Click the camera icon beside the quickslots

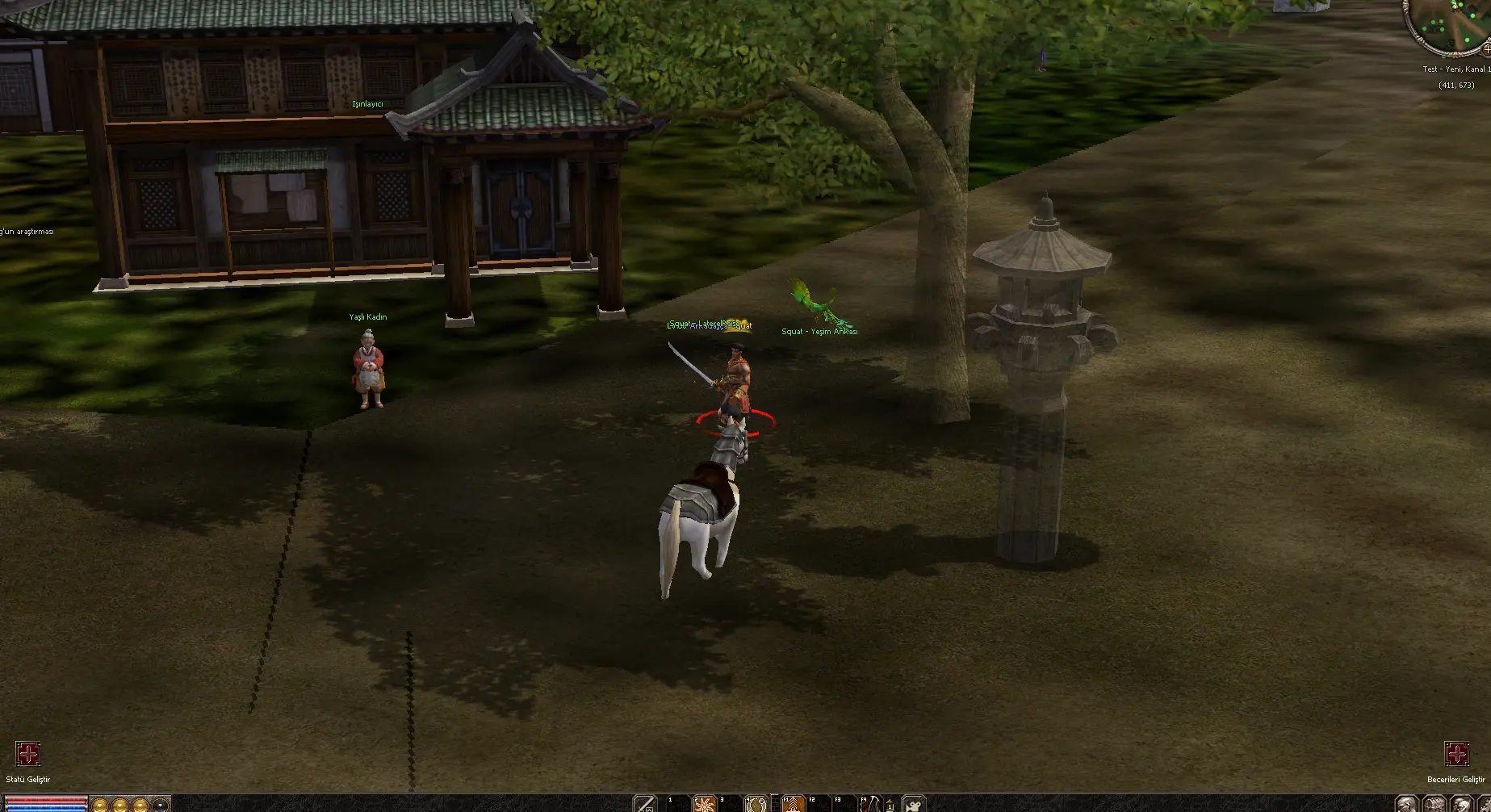(914, 804)
